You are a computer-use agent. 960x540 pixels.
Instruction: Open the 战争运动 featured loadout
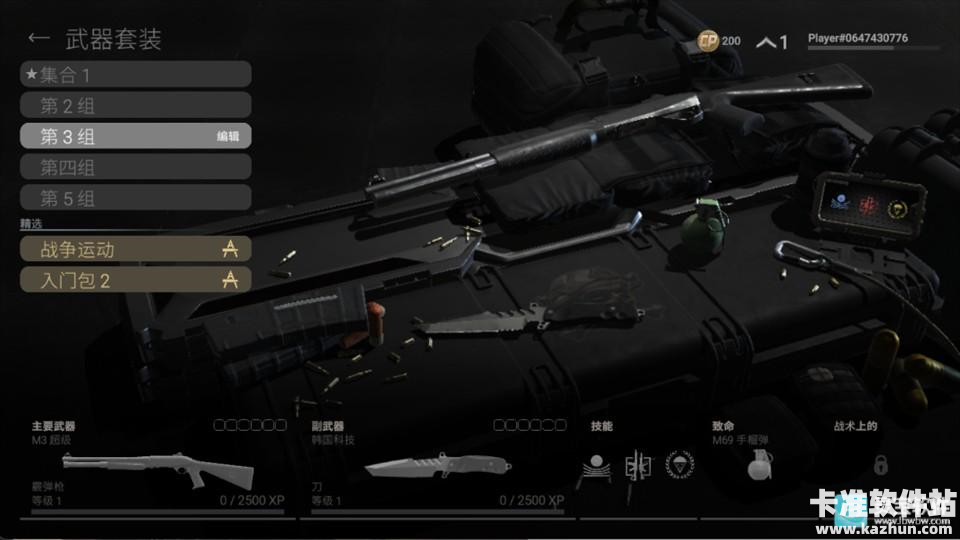click(135, 249)
